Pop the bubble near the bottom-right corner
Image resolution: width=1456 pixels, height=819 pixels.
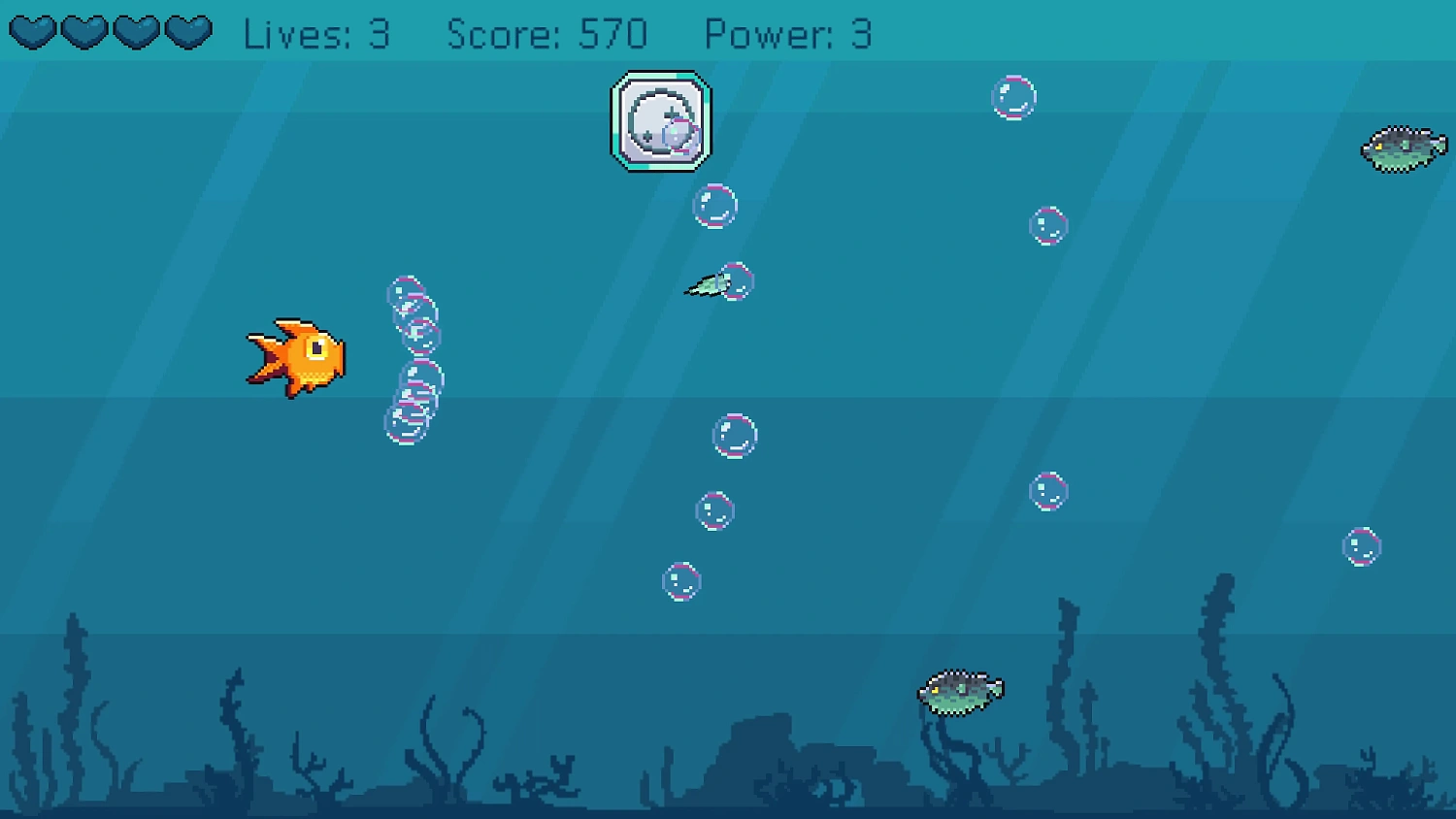(1362, 546)
